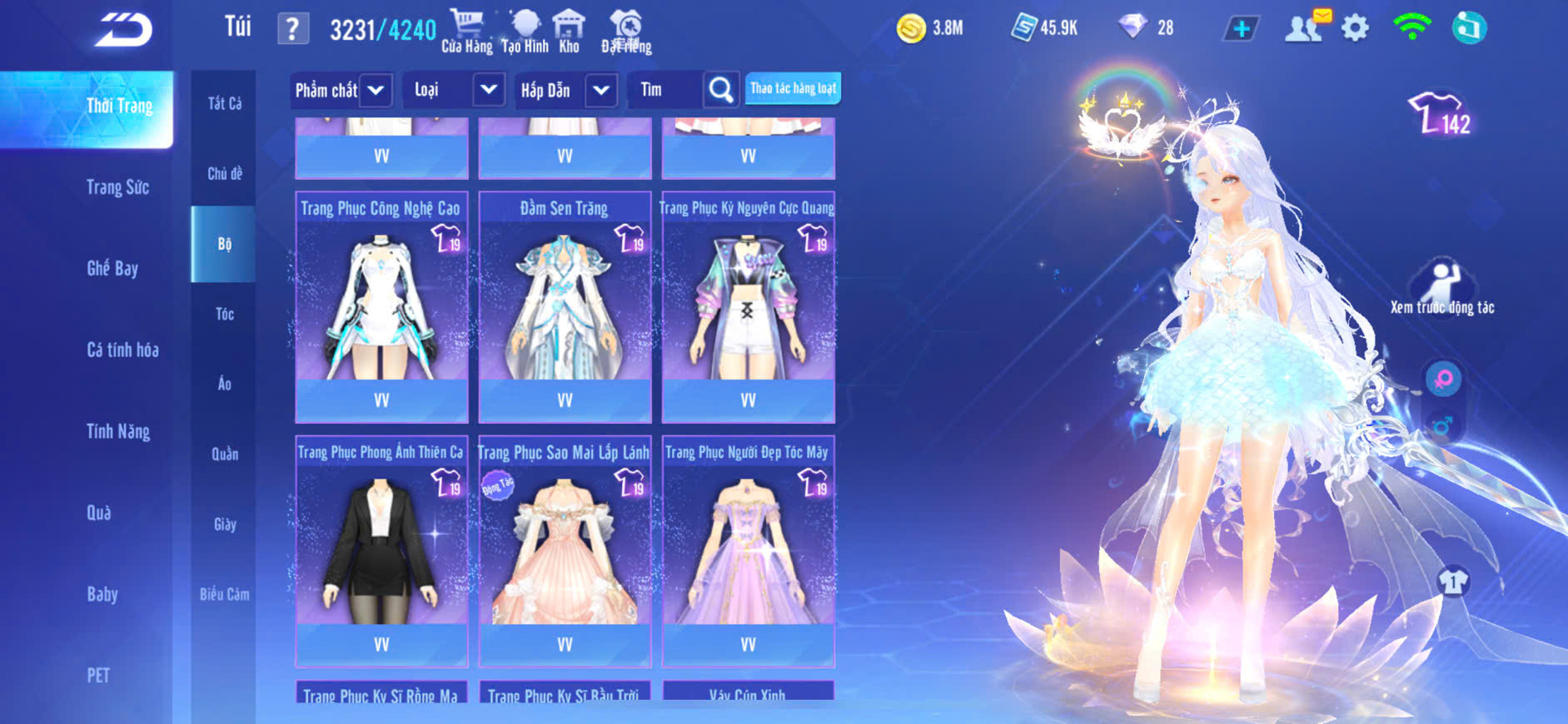Open the Cá tính hóa category
The image size is (1568, 724).
click(122, 350)
